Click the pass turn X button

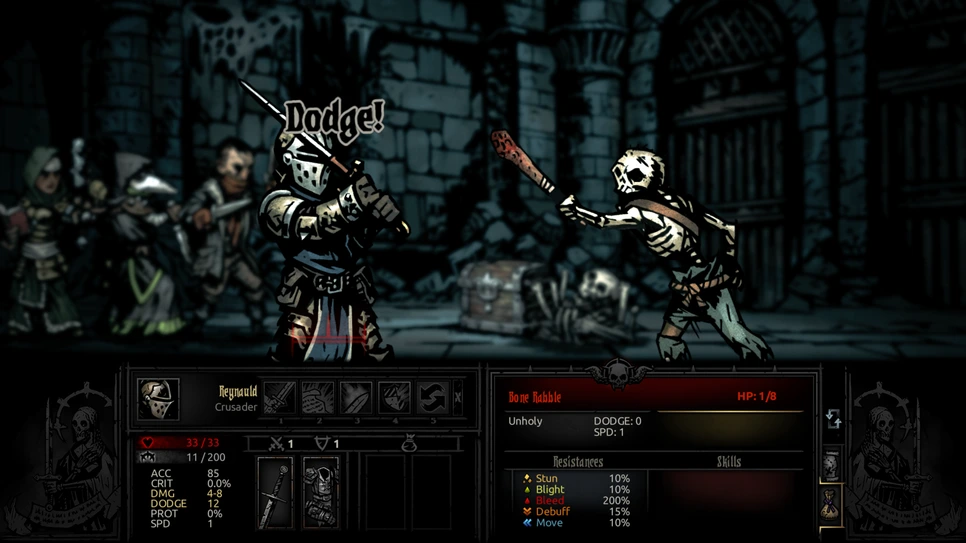point(458,398)
